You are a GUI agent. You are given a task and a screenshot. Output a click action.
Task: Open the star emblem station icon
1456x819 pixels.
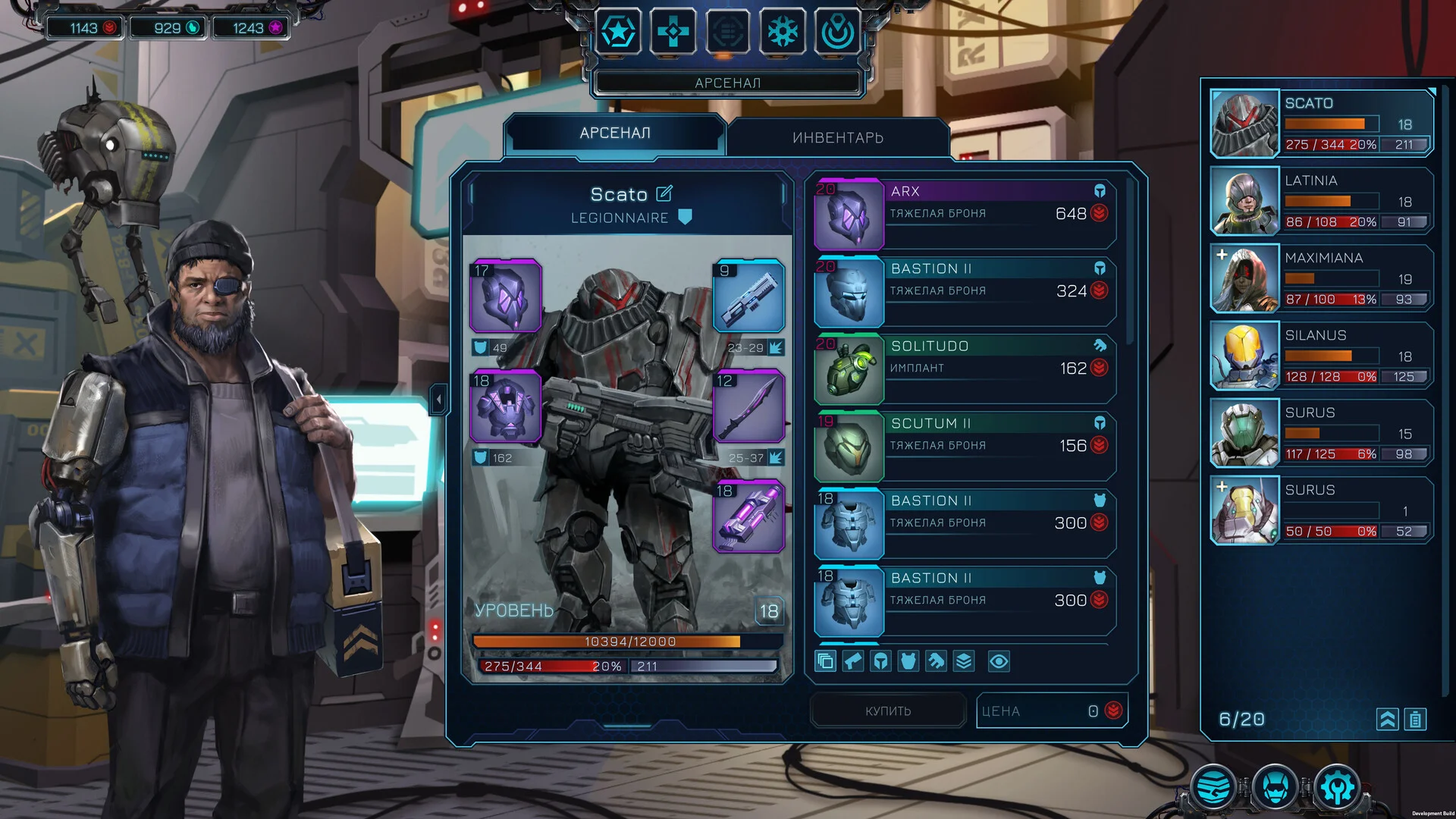(618, 32)
